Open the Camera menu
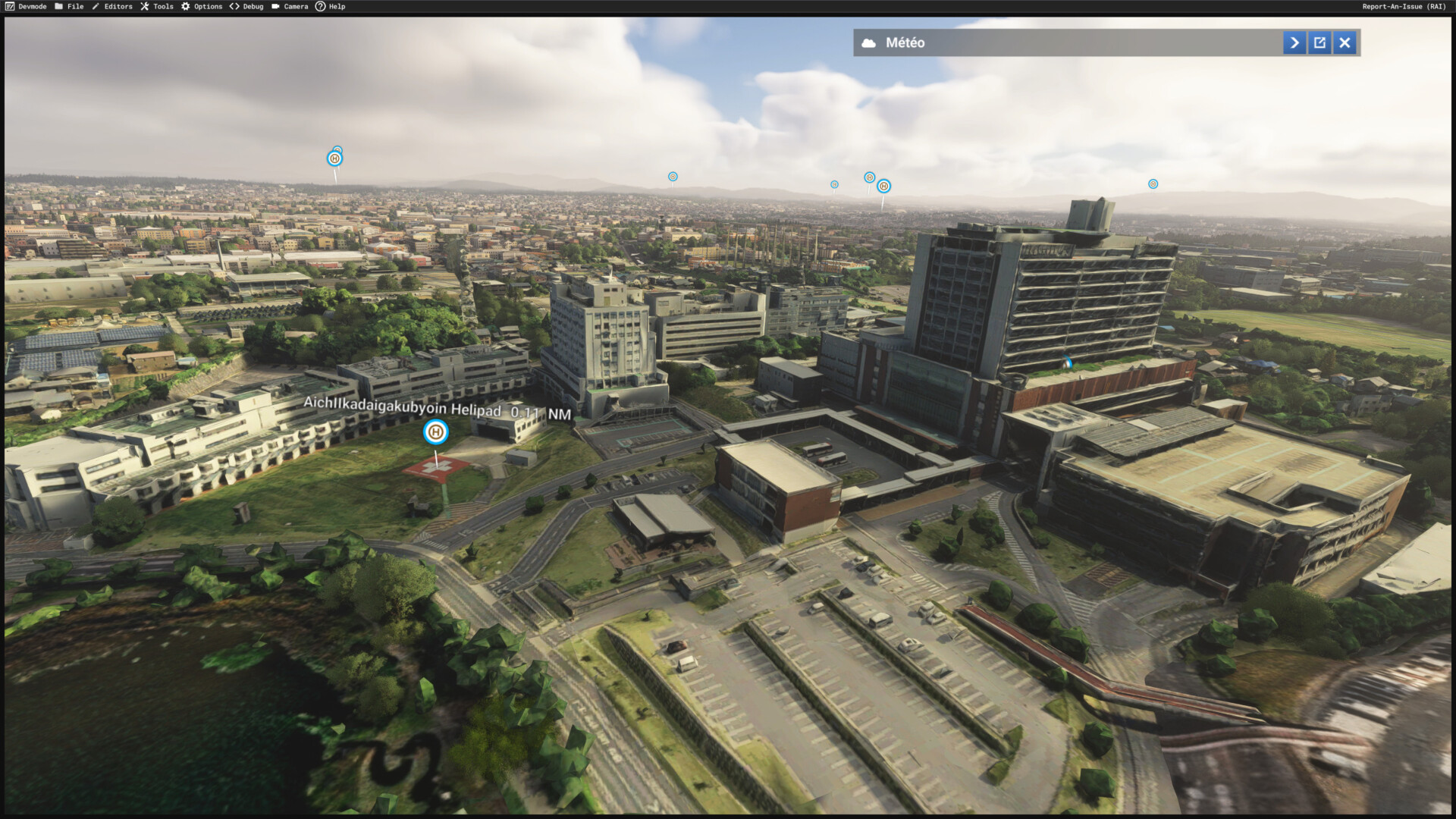1456x819 pixels. click(x=290, y=7)
